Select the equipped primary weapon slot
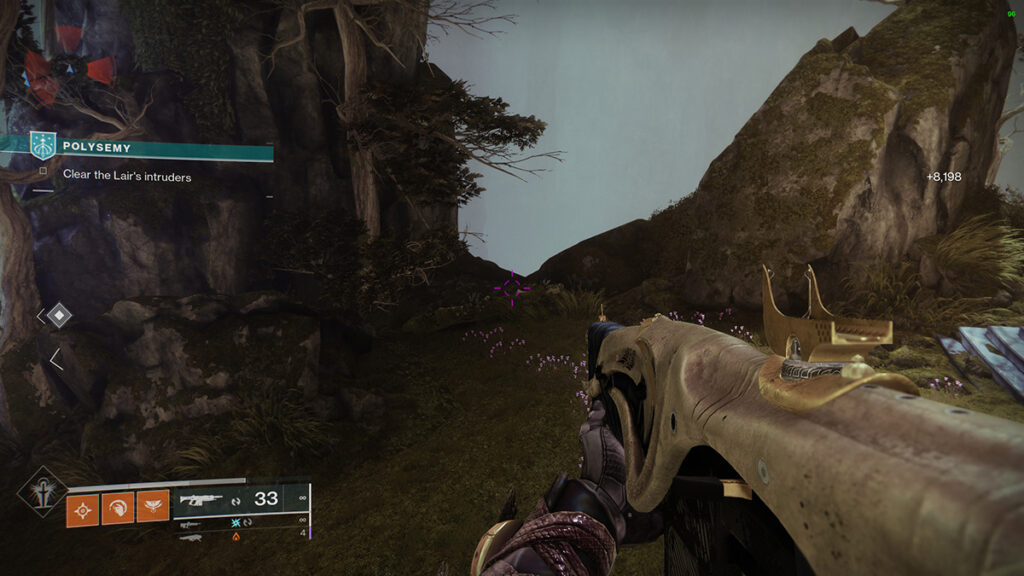Viewport: 1024px width, 576px height. click(x=241, y=499)
